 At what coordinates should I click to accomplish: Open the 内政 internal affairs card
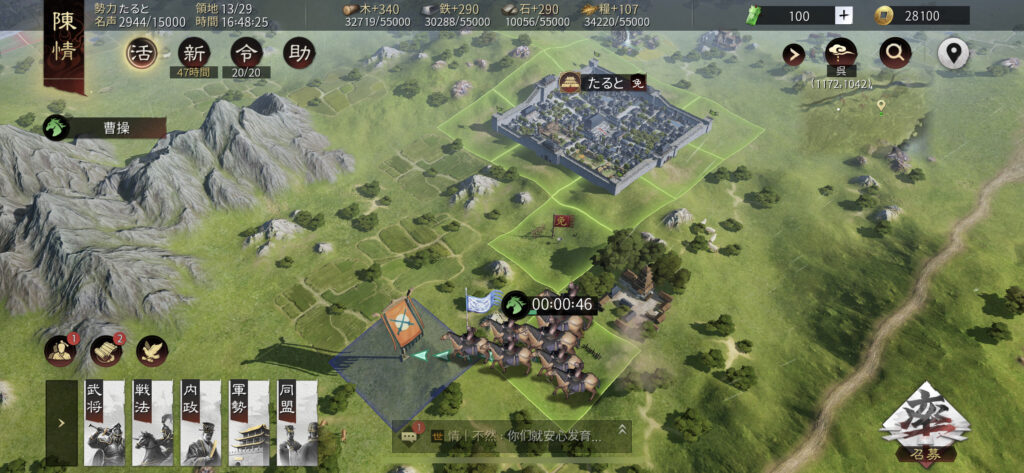pyautogui.click(x=200, y=422)
